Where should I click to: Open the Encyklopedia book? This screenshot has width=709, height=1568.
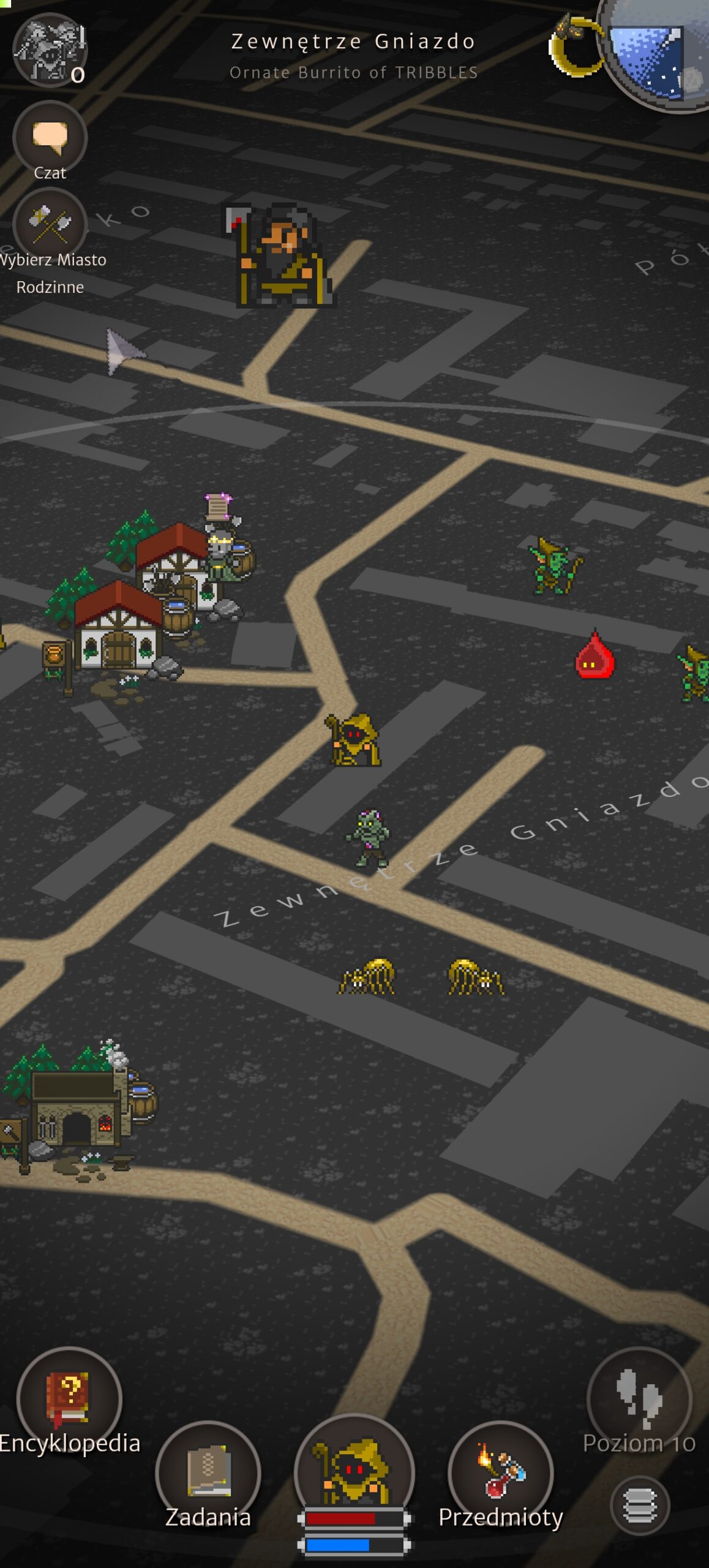[69, 1400]
